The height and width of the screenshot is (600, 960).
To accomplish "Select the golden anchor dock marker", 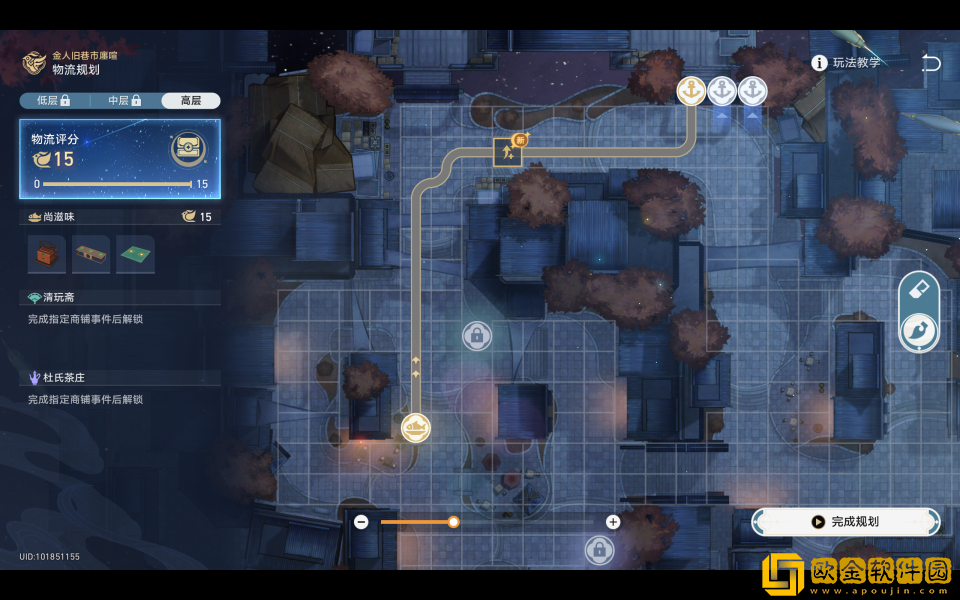I will coord(691,91).
